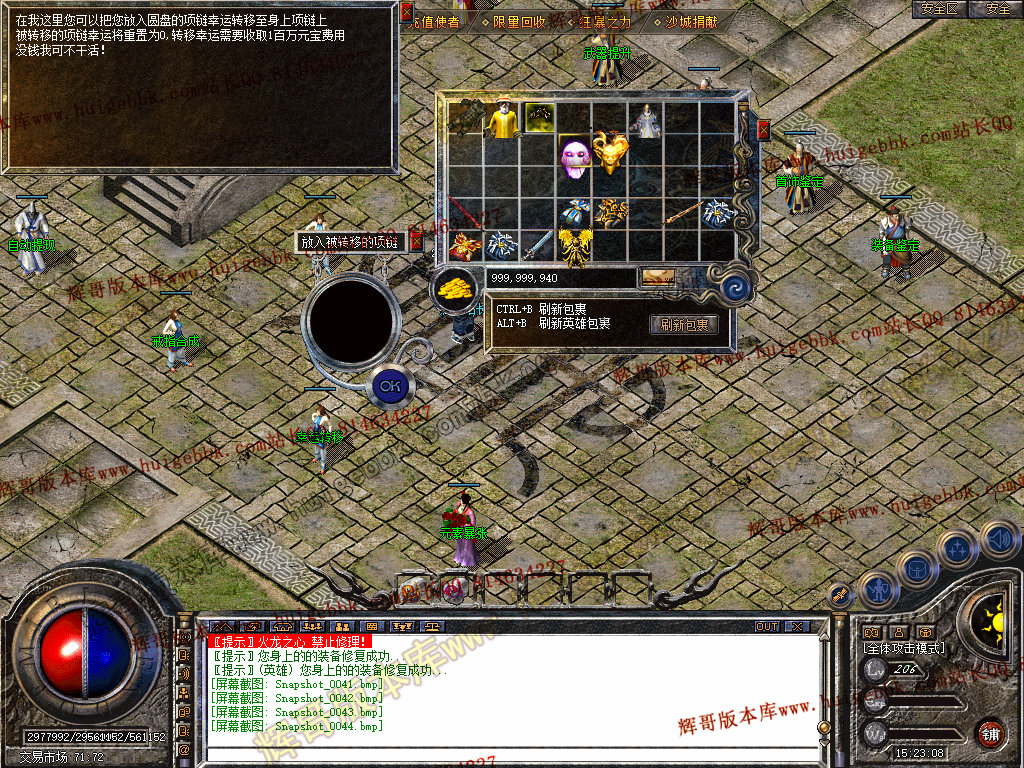Toggle the 全体攻击模式 attack mode label

click(x=903, y=648)
